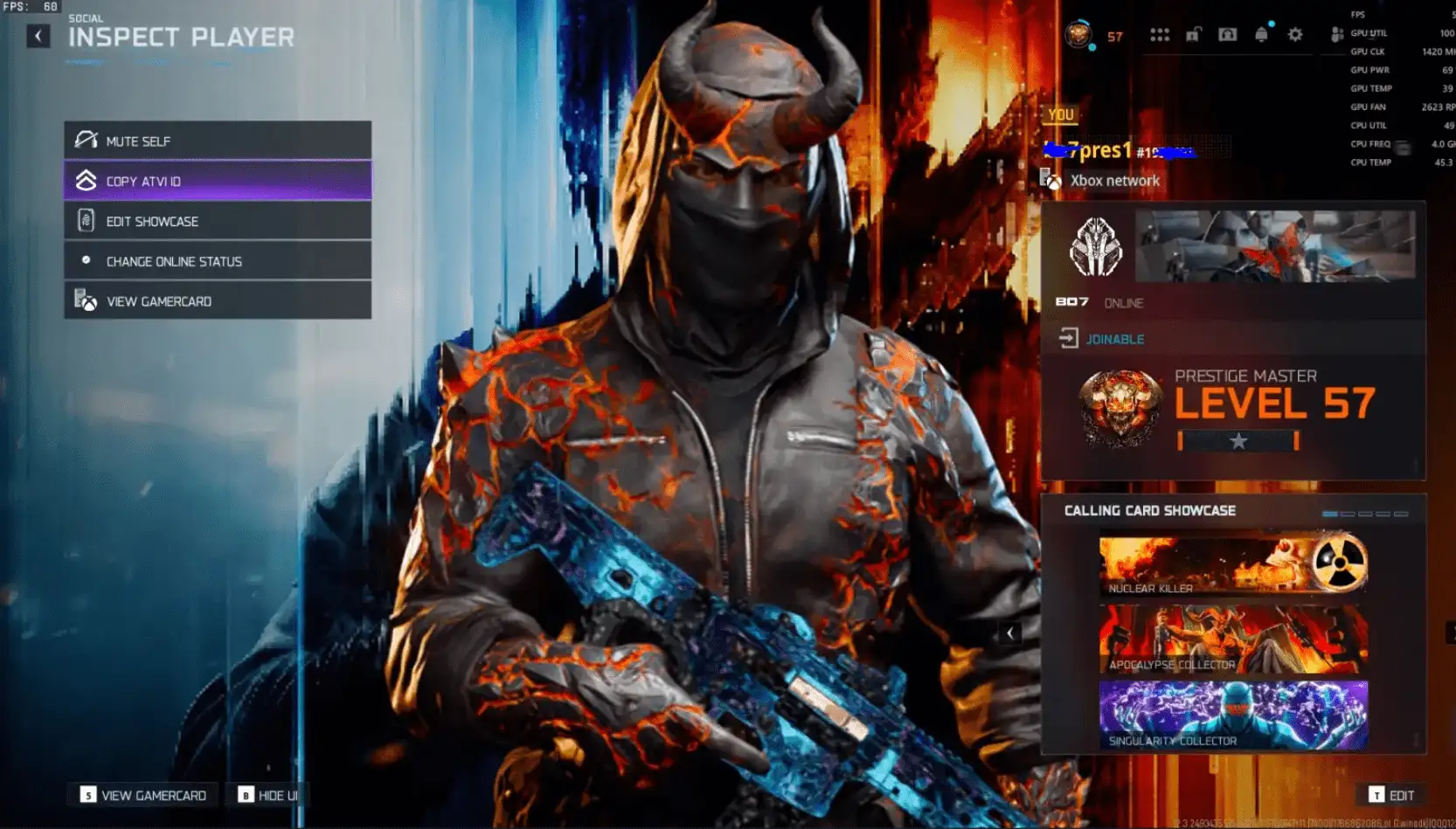Open View Gamercard from the list
The height and width of the screenshot is (829, 1456).
[218, 301]
